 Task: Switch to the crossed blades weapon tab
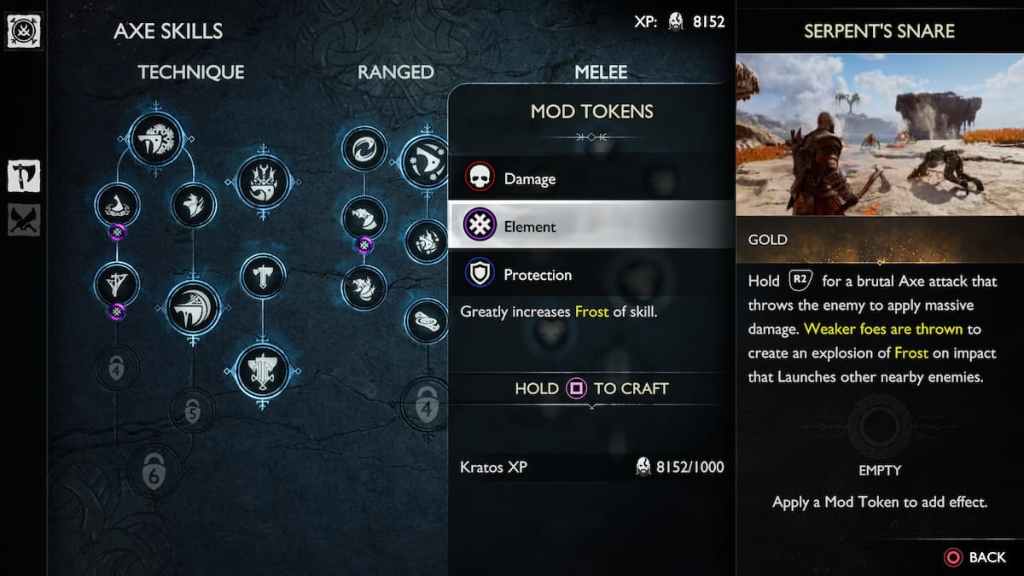click(x=24, y=218)
